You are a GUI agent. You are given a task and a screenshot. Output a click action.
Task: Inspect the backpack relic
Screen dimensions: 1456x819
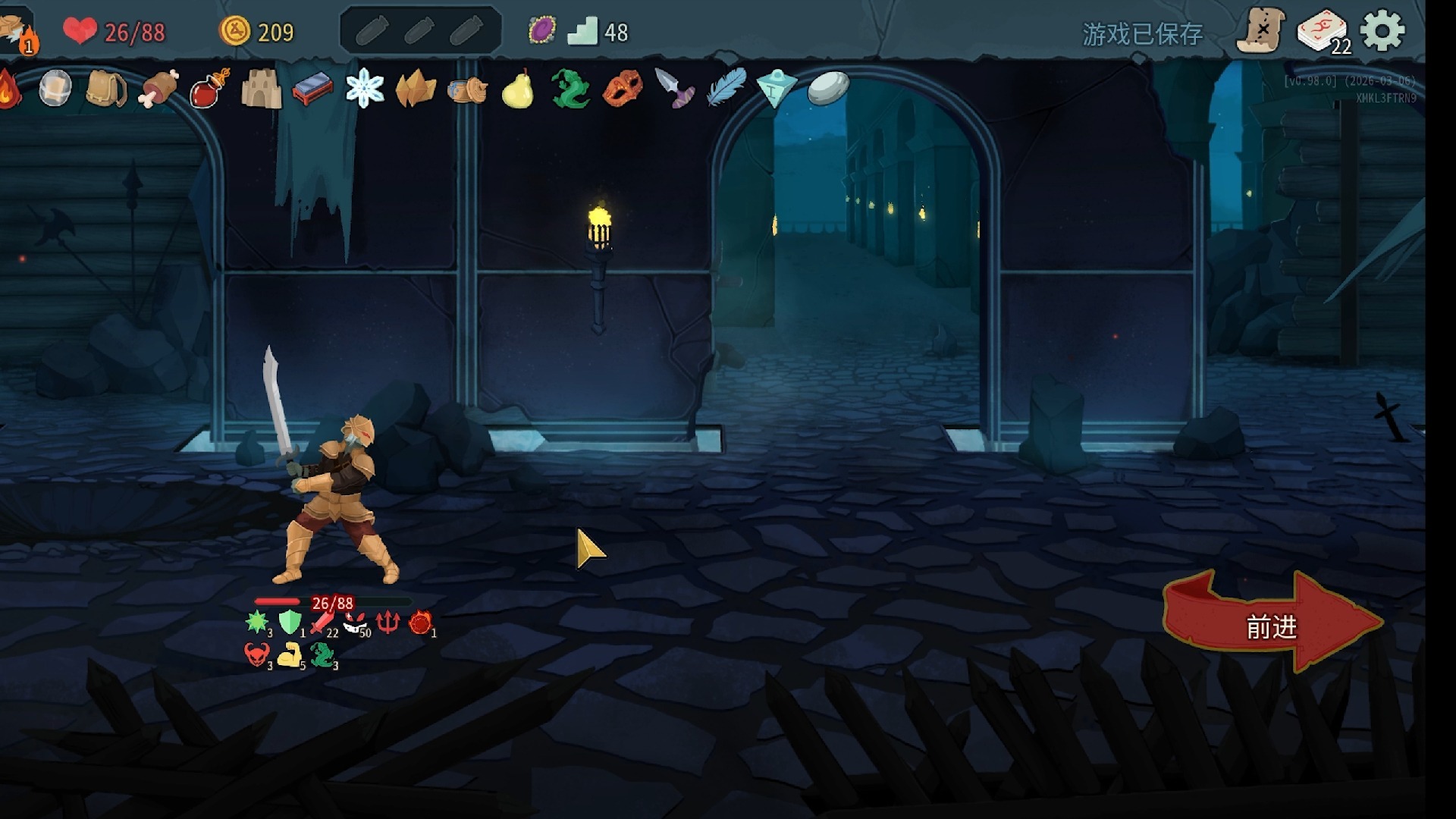point(106,89)
